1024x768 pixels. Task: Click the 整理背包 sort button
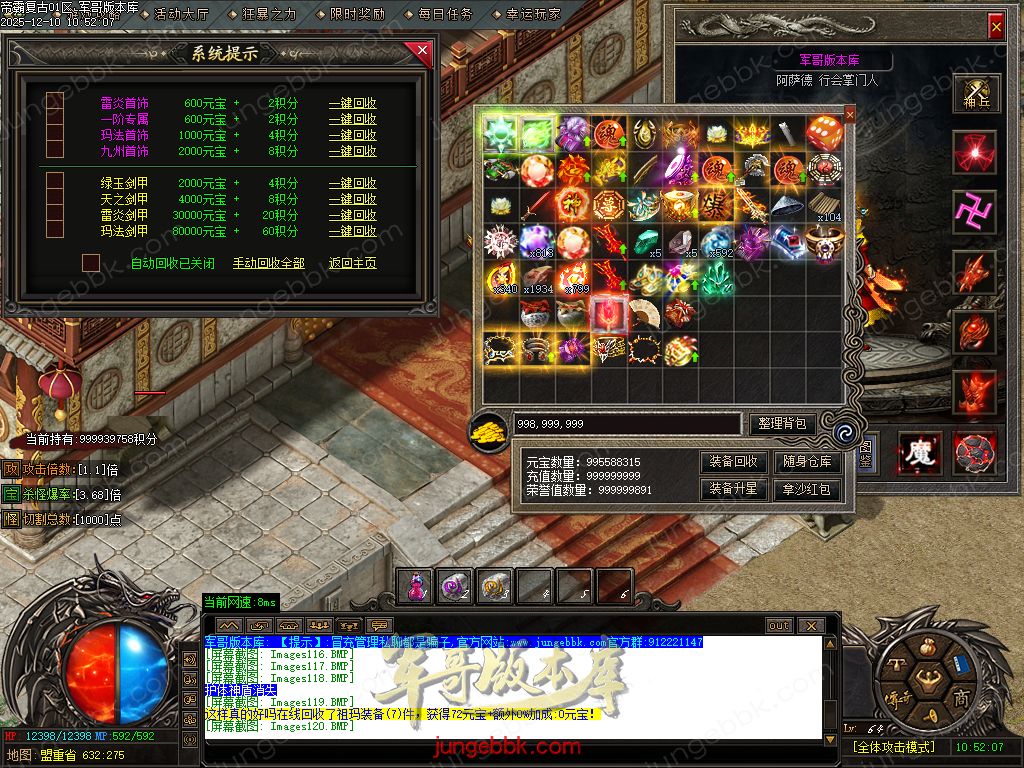[783, 424]
